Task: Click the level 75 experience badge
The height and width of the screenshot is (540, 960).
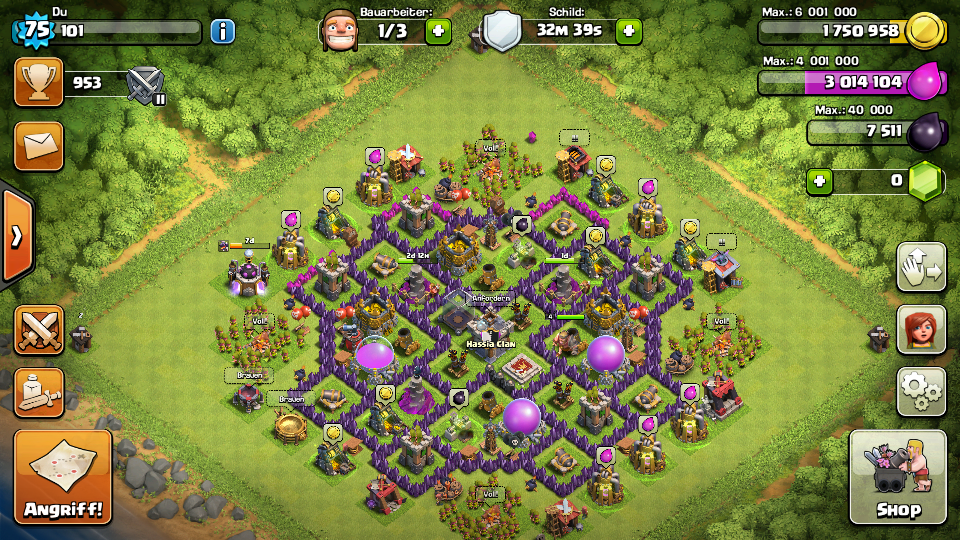Action: (x=36, y=29)
